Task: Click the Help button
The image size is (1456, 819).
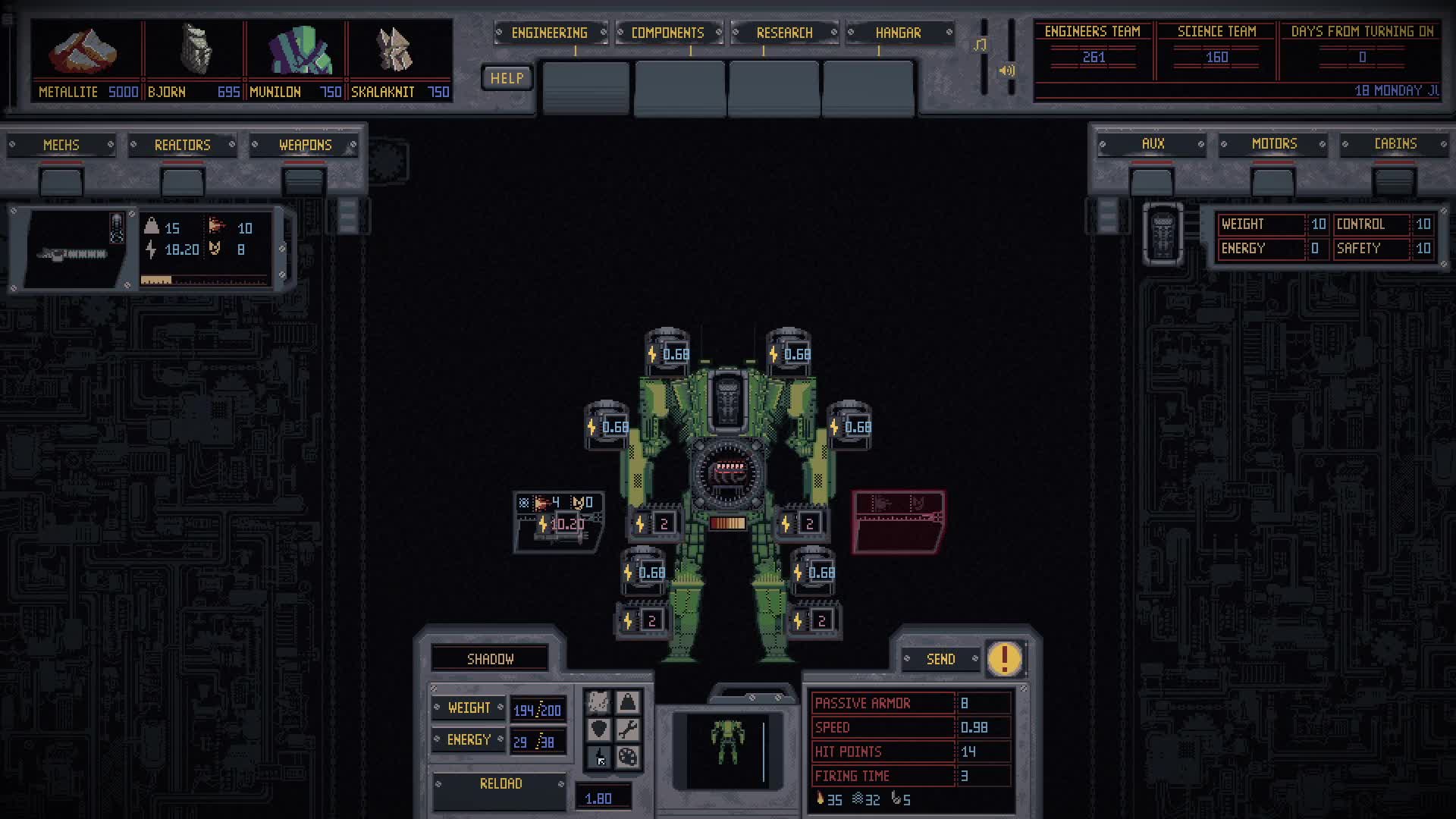Action: pos(506,77)
